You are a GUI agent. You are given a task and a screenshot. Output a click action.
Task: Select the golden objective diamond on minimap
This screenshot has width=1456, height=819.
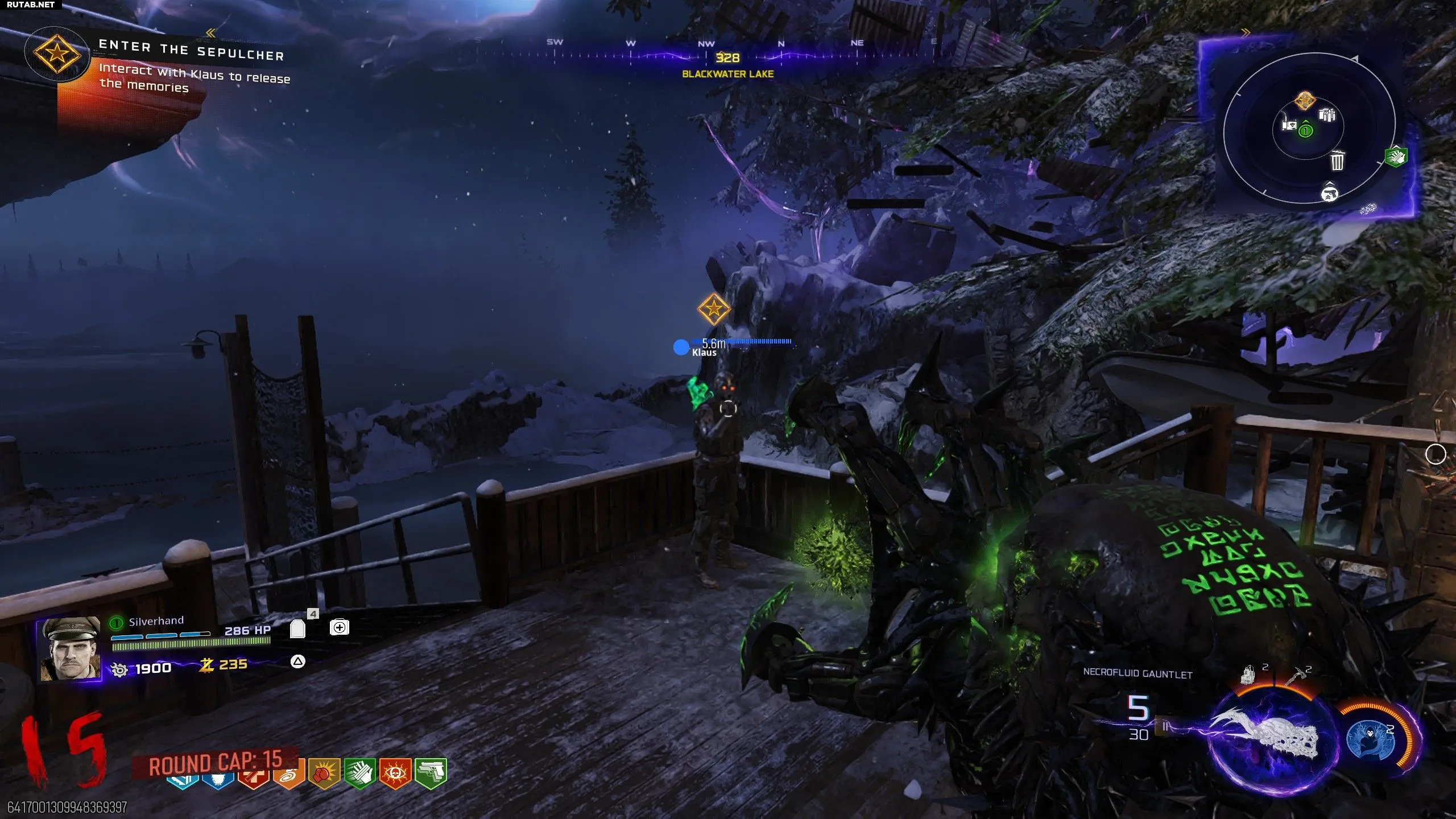[1305, 101]
